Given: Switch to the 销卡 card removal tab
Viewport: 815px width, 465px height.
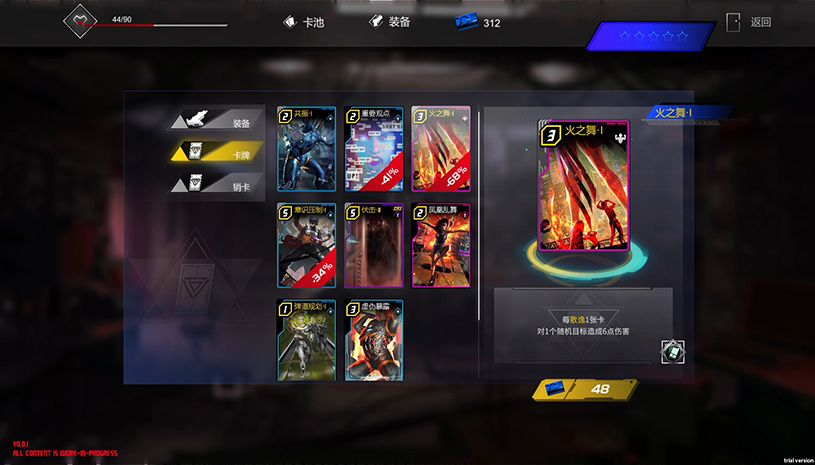Looking at the screenshot, I should pos(217,184).
